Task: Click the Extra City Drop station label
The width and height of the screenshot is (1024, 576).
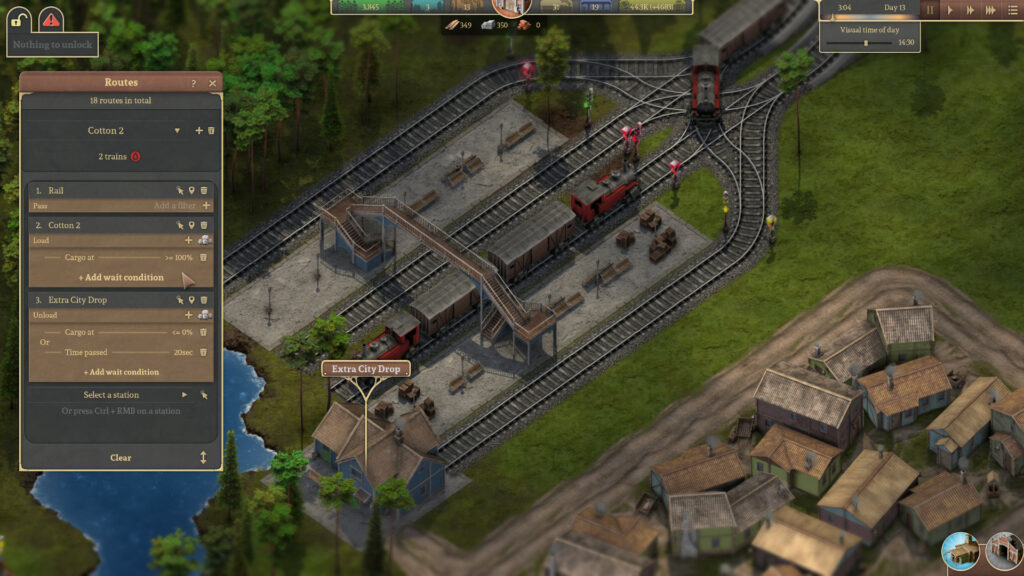Action: (366, 369)
